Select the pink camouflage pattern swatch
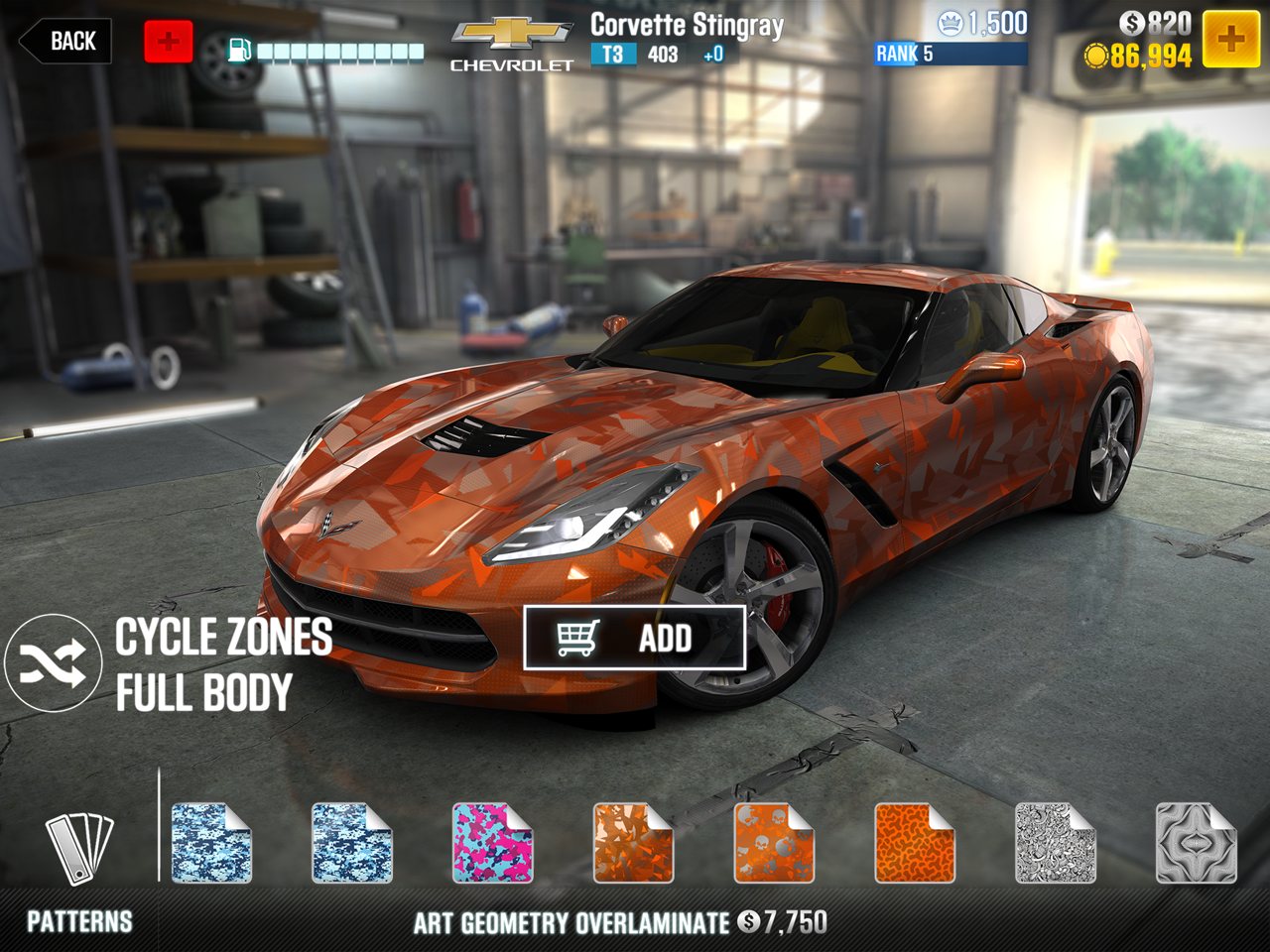 point(492,843)
